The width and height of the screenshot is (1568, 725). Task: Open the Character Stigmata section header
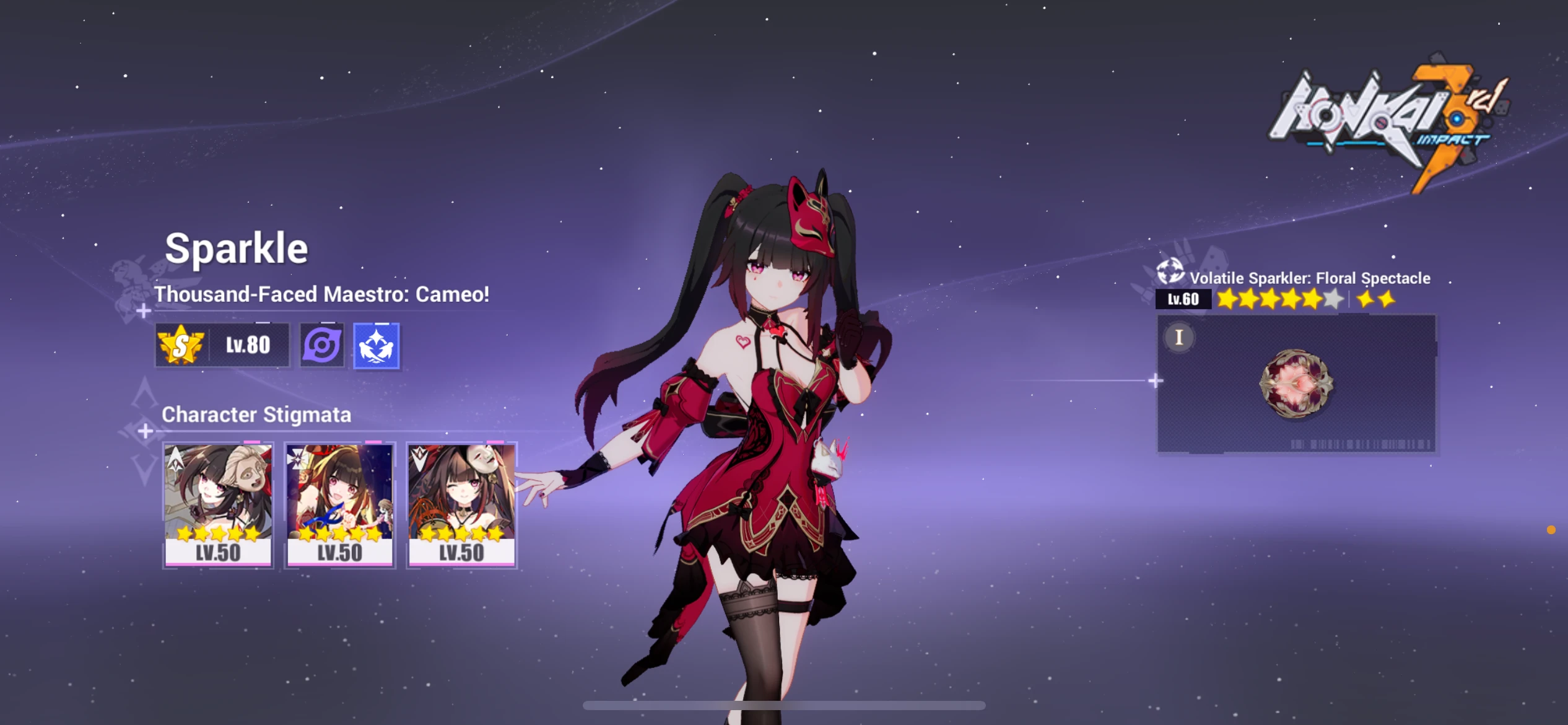pos(257,415)
